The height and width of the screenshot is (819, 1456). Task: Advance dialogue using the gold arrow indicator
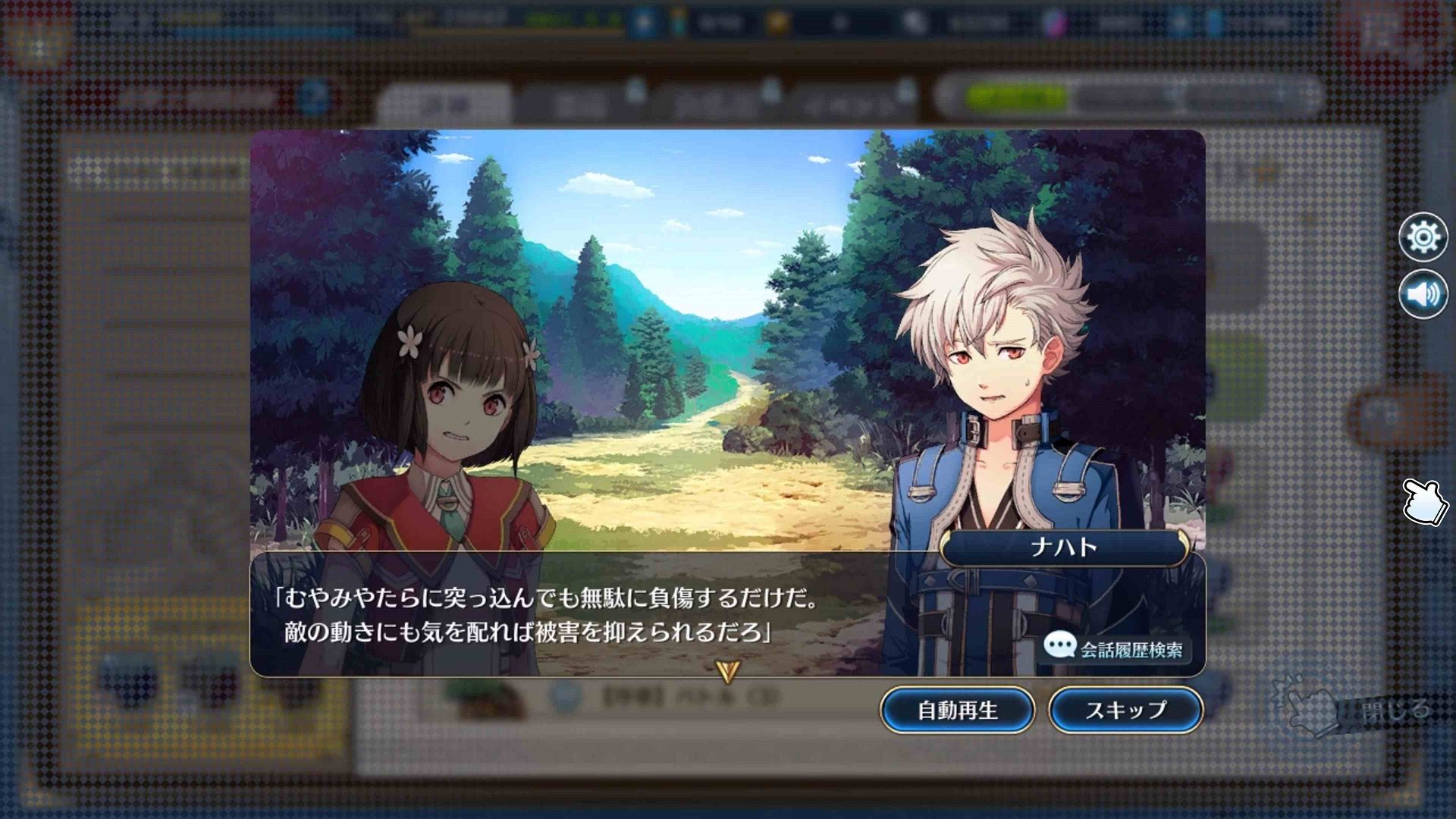coord(727,670)
